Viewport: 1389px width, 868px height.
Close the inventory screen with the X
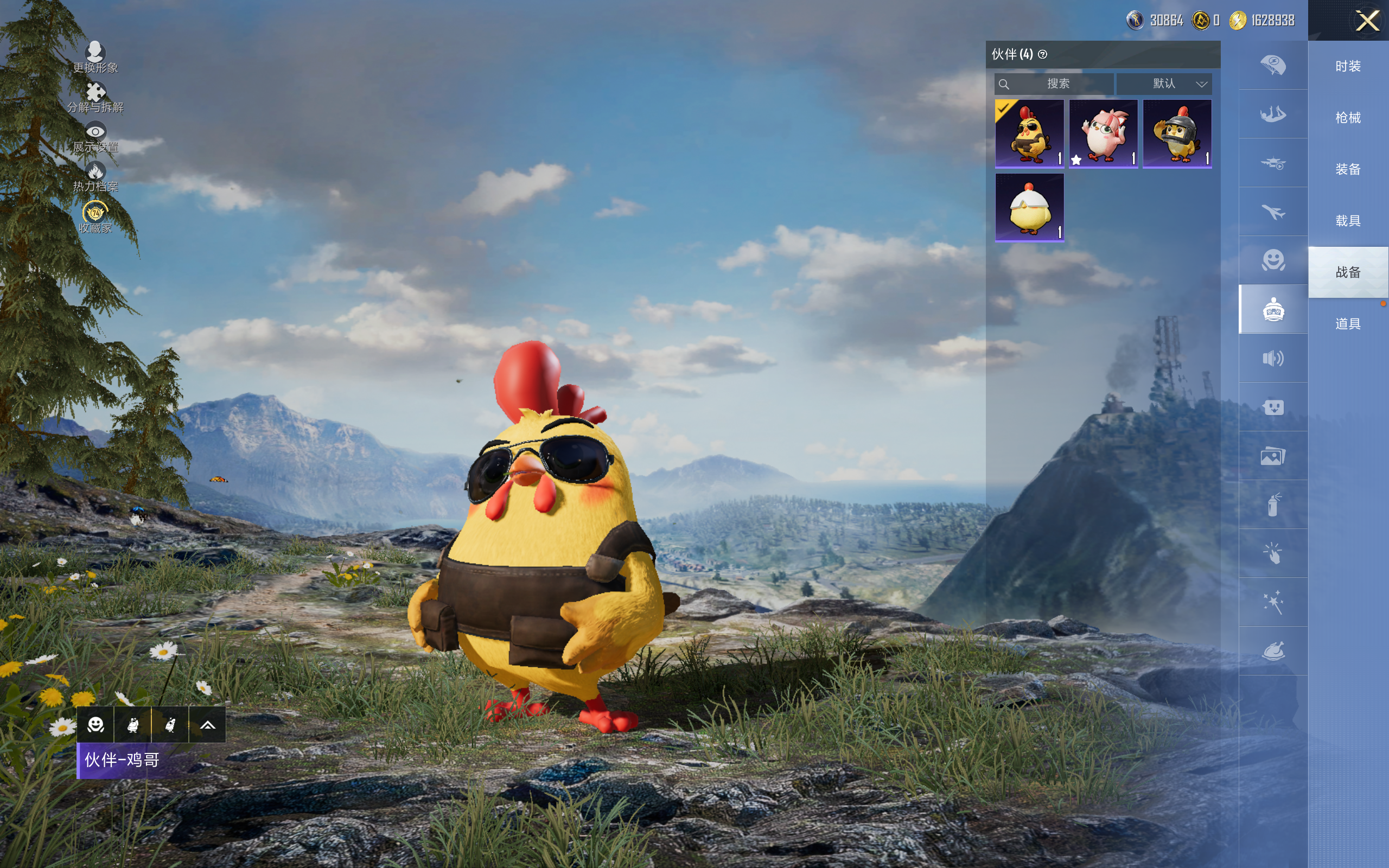click(x=1367, y=21)
